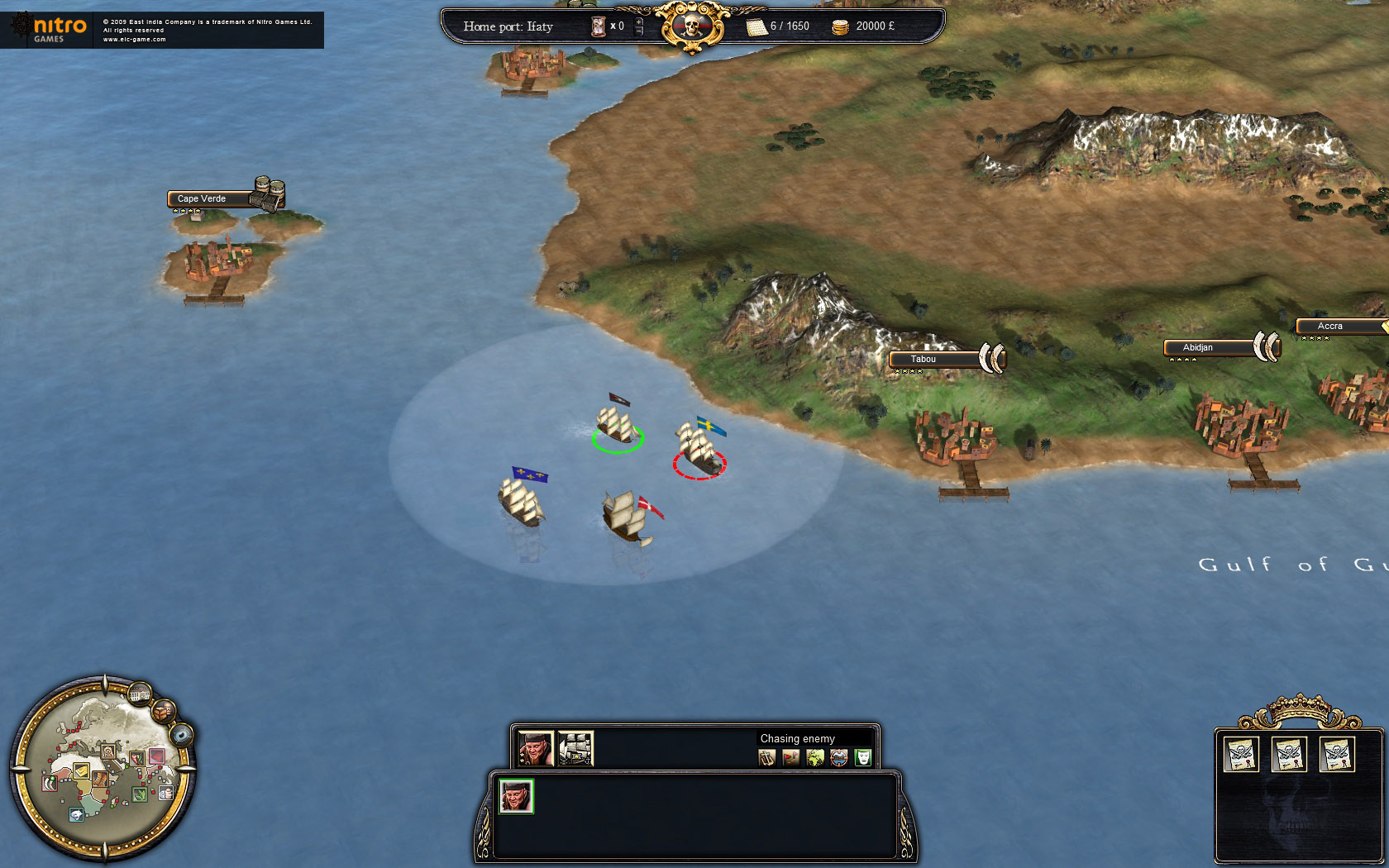Pause the game with the hourglass icon

(598, 26)
